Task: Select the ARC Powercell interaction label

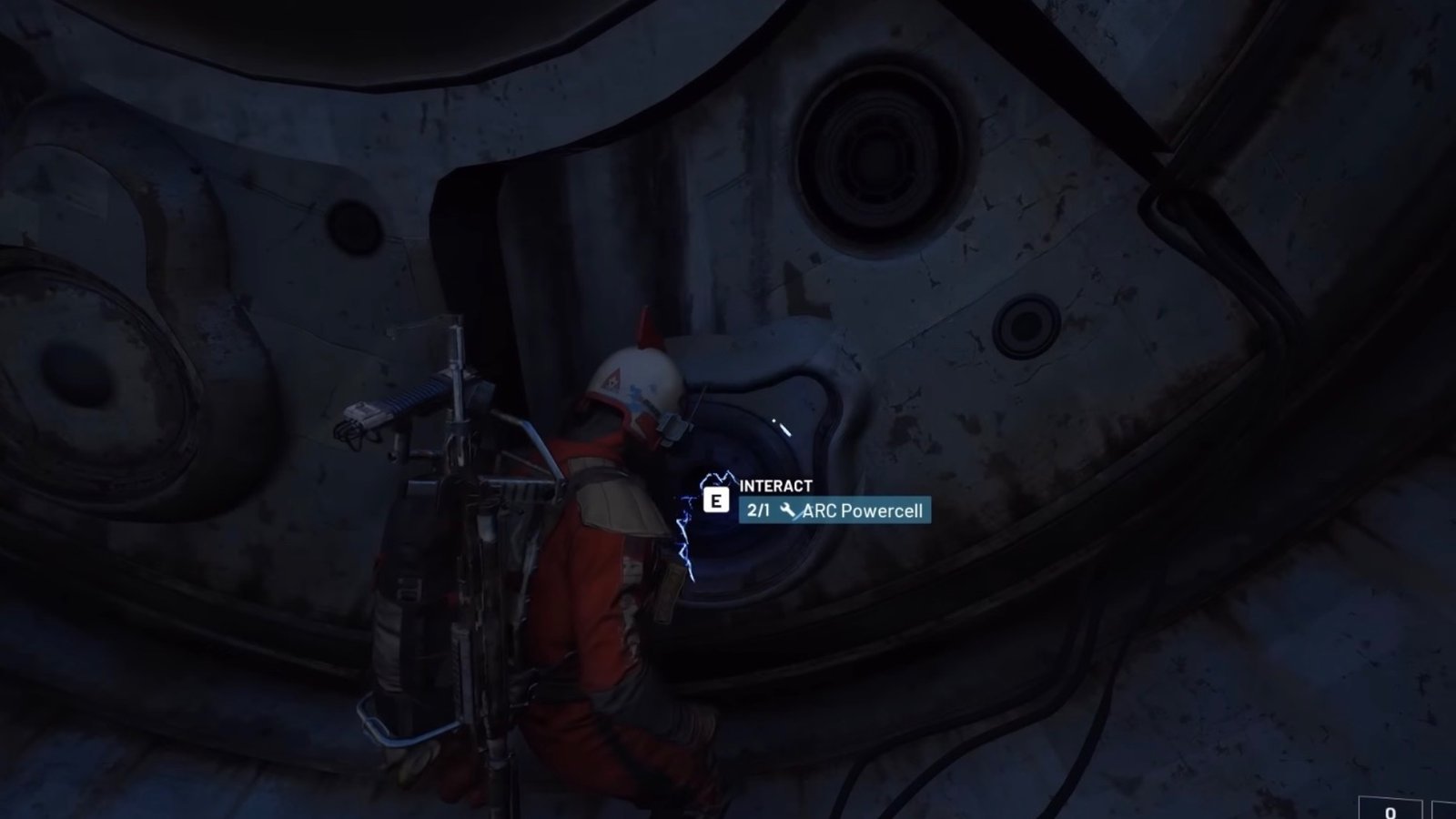Action: 834,511
